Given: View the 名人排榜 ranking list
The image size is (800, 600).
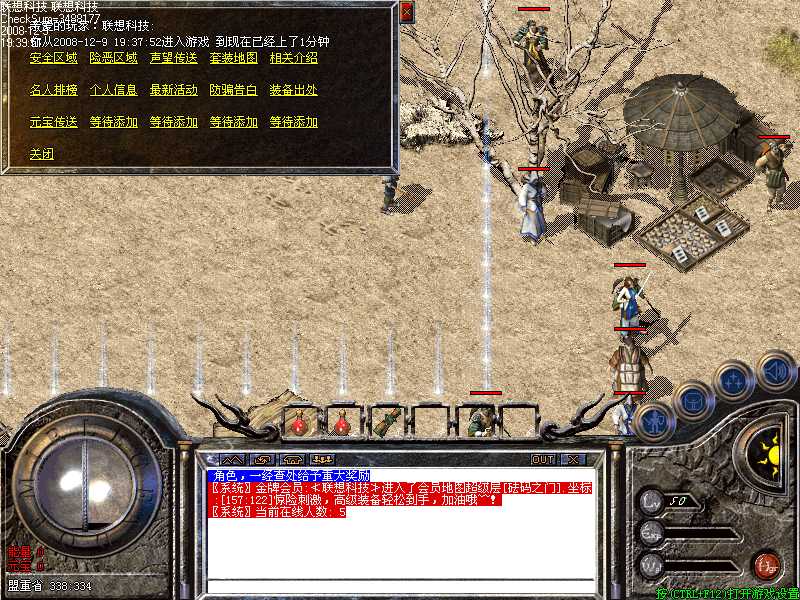Looking at the screenshot, I should tap(53, 90).
